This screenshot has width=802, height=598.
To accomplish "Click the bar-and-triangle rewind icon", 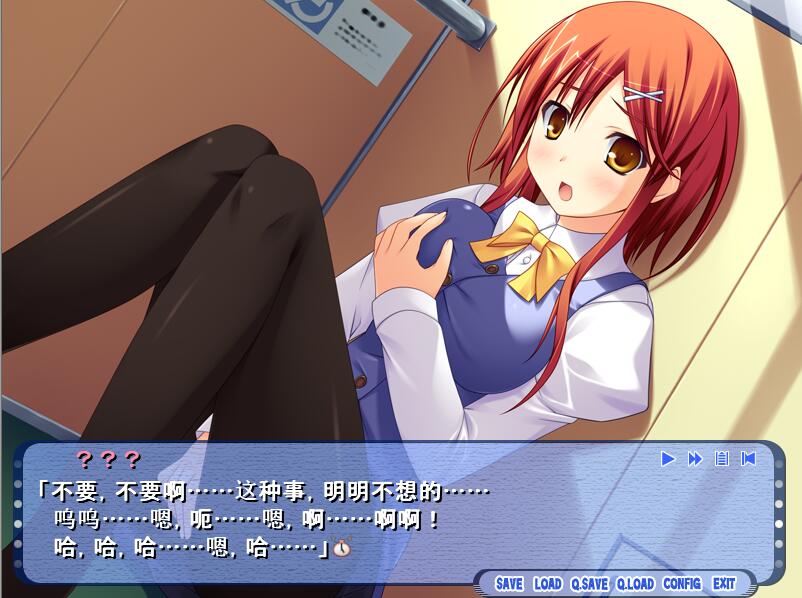I will tap(748, 459).
